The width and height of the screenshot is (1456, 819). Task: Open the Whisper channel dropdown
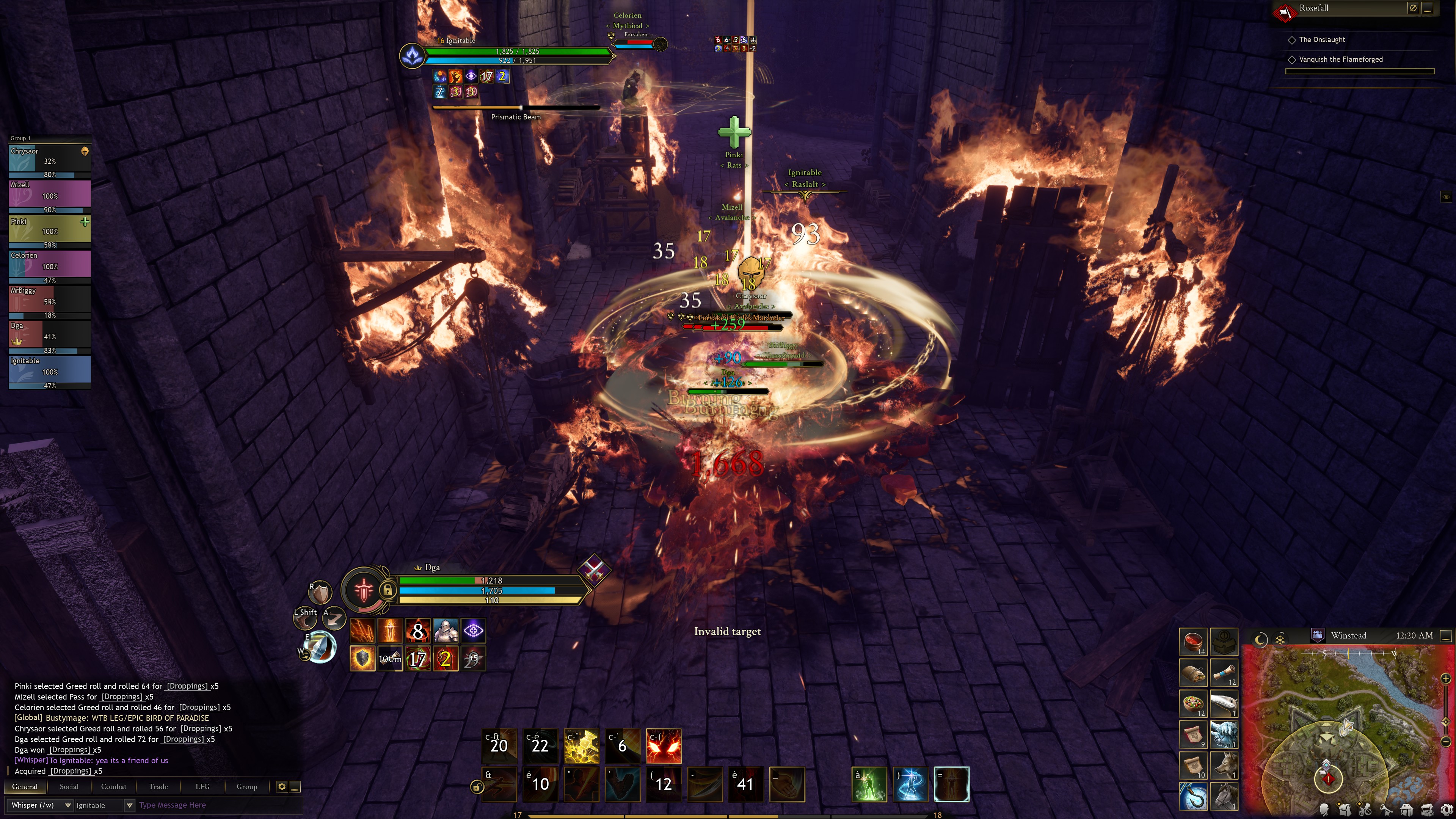pos(67,805)
